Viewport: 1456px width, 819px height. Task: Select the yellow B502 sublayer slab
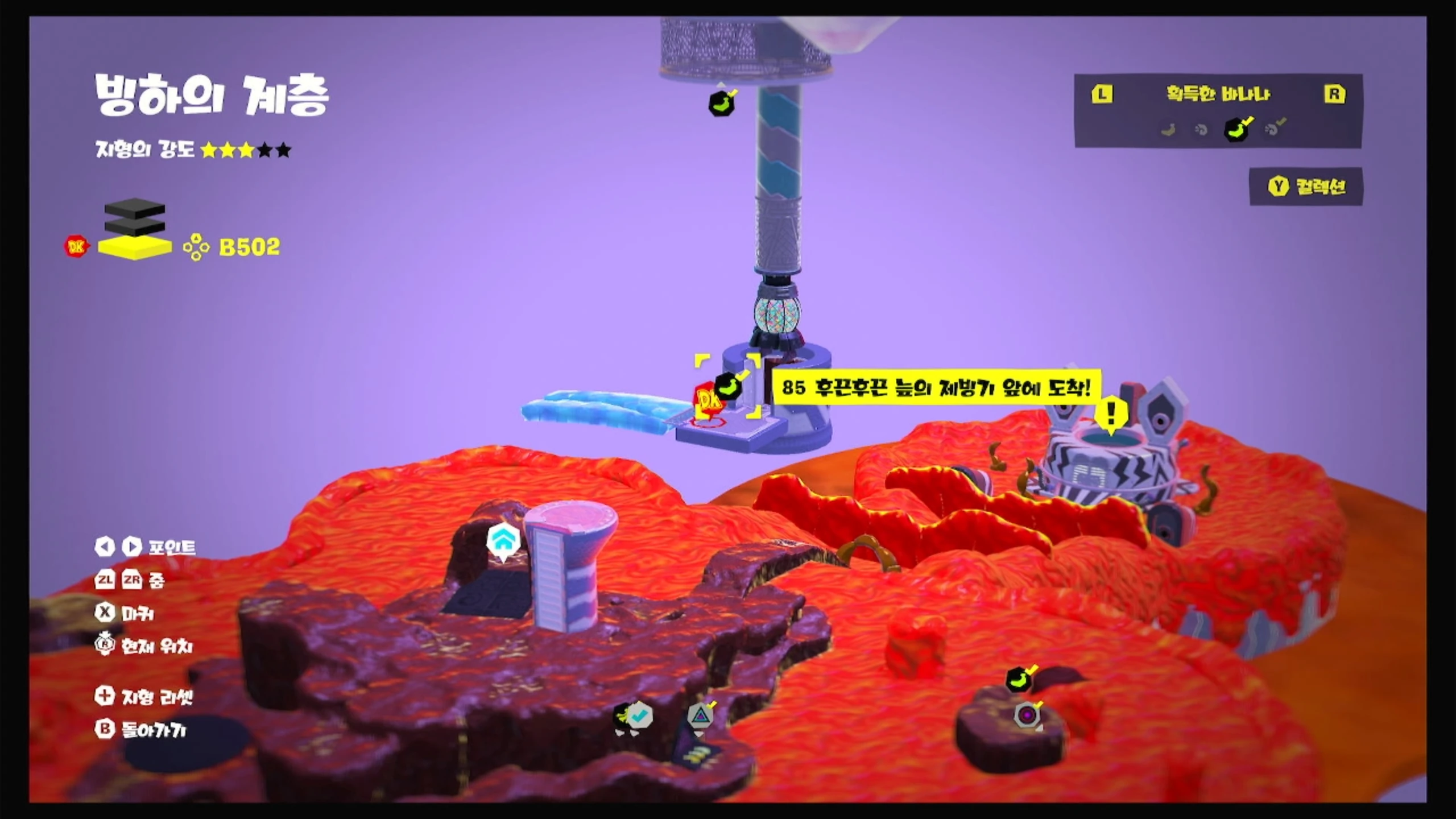(x=135, y=248)
